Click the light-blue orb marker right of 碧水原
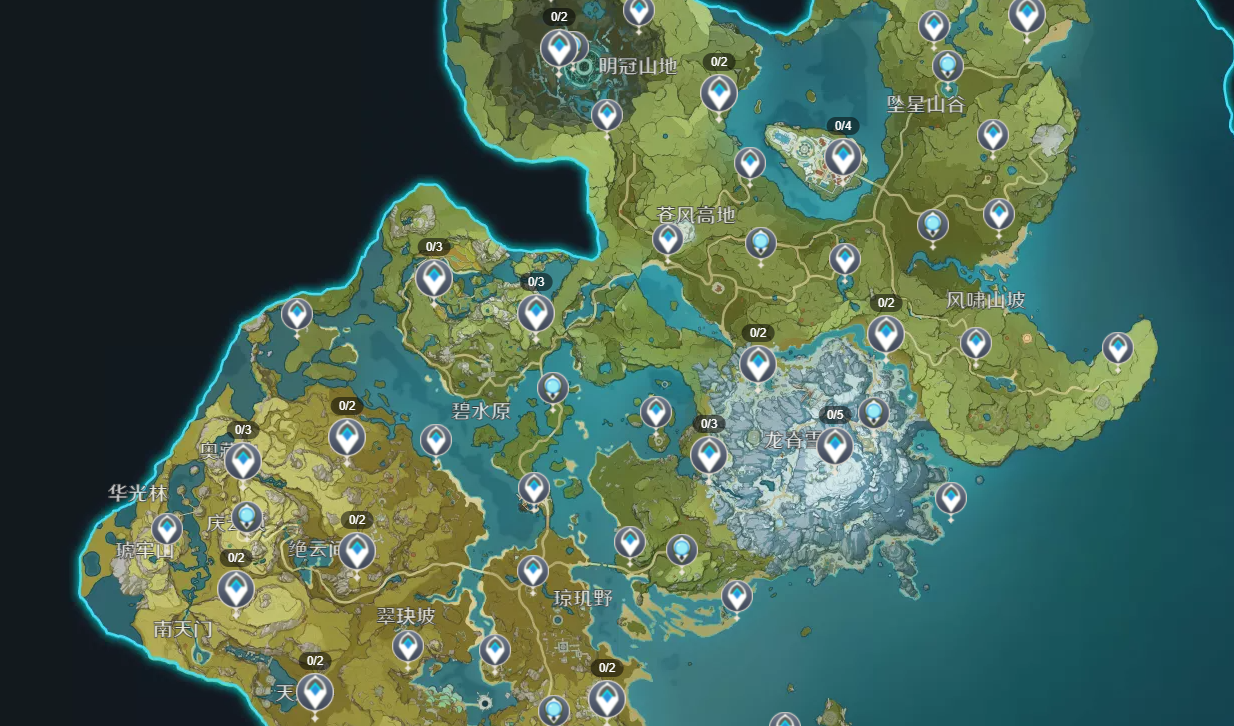Viewport: 1234px width, 726px height. click(x=553, y=388)
